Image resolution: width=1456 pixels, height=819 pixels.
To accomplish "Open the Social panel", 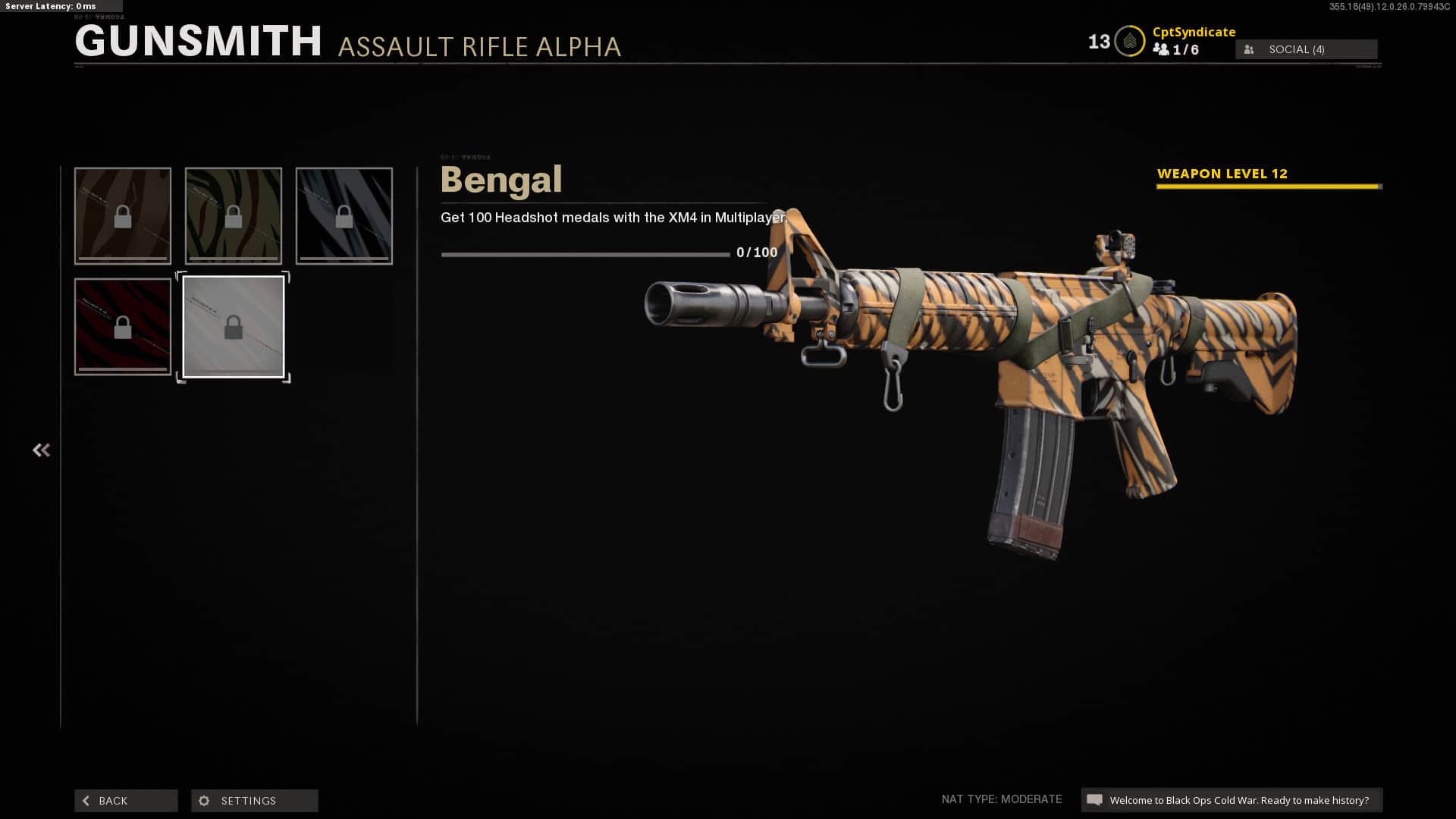I will pos(1306,49).
